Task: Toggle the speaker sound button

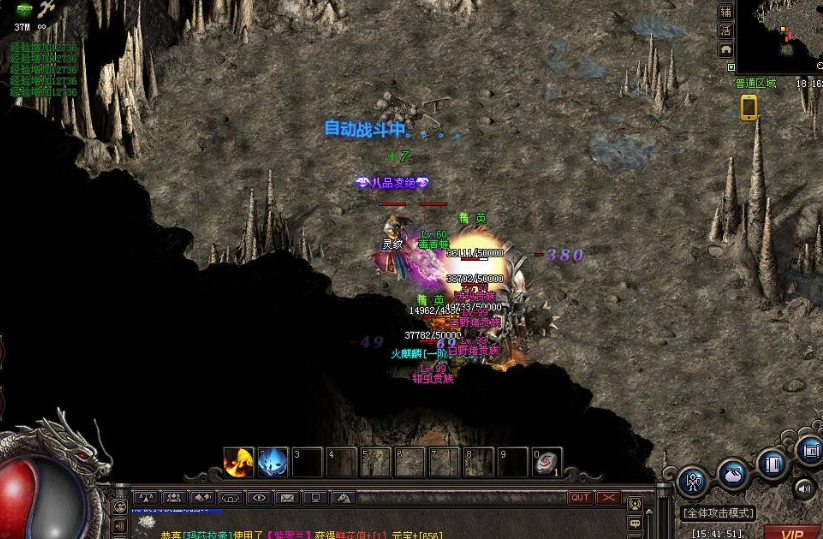Action: (x=805, y=489)
